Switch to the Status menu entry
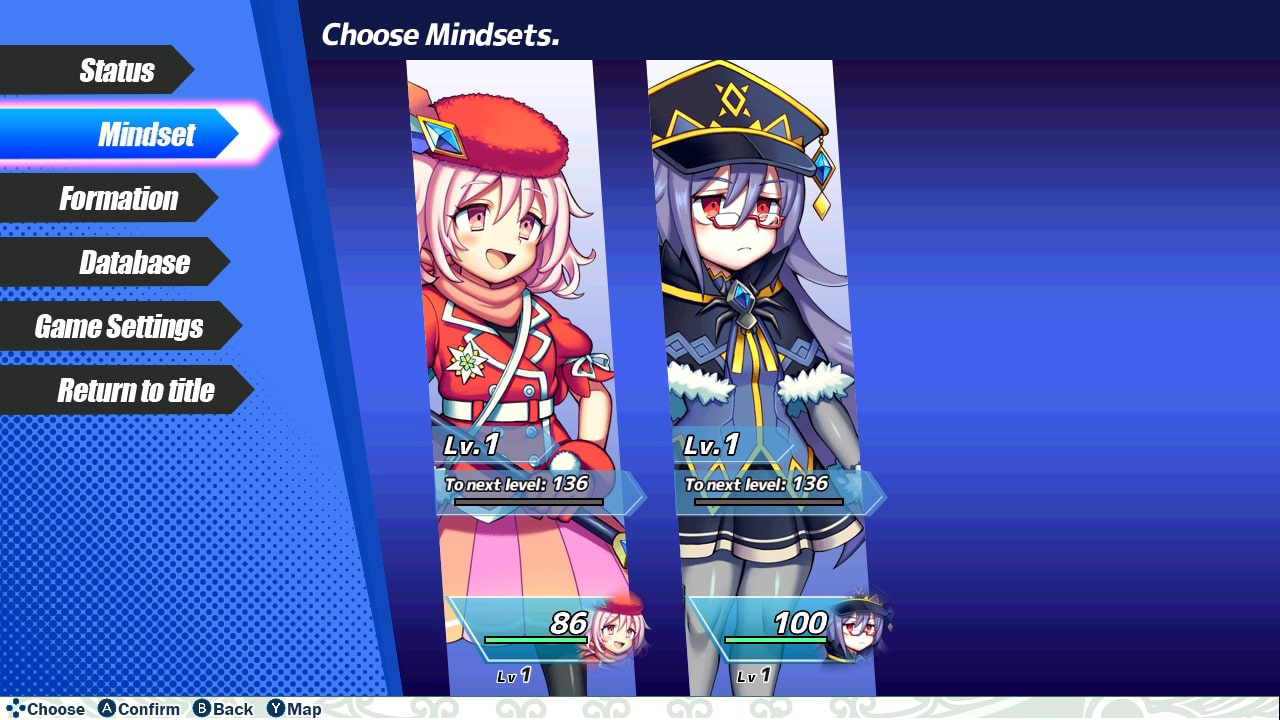 [x=115, y=69]
